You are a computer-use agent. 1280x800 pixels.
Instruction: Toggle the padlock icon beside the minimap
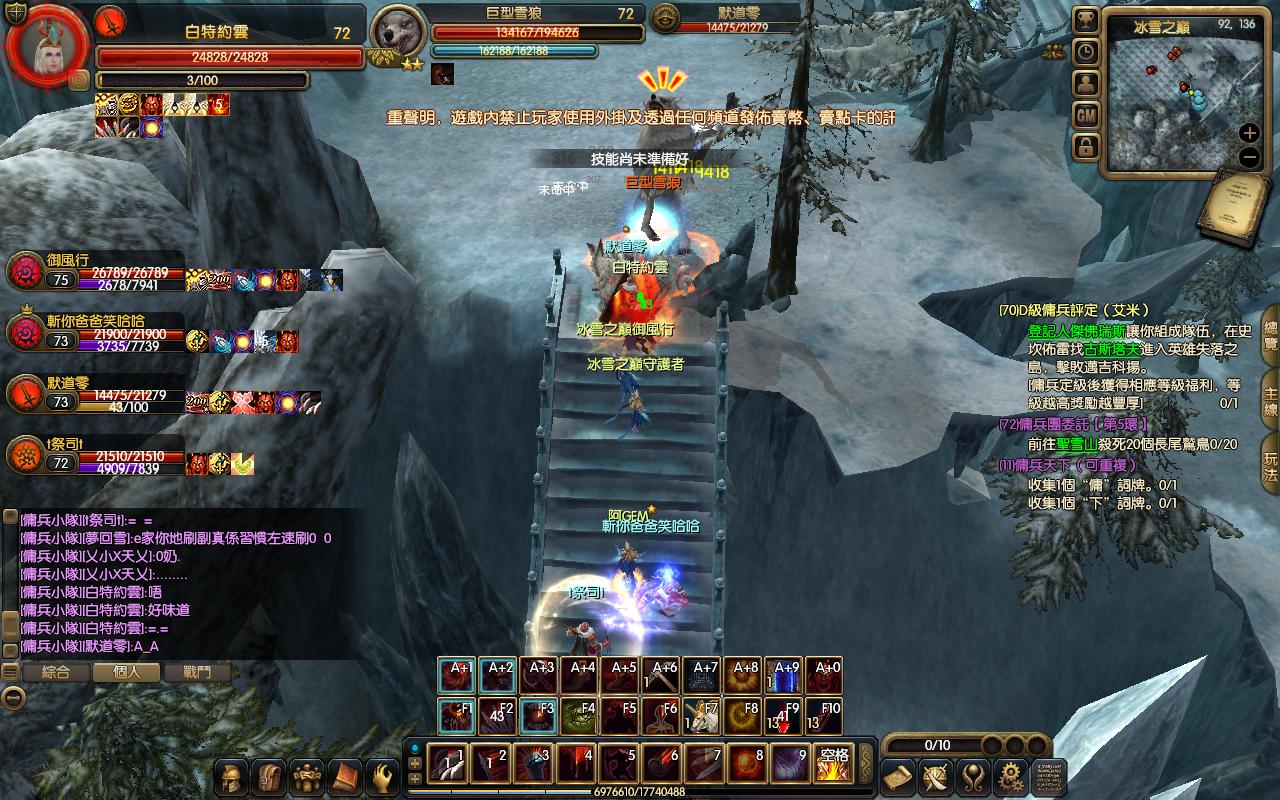coord(1086,147)
